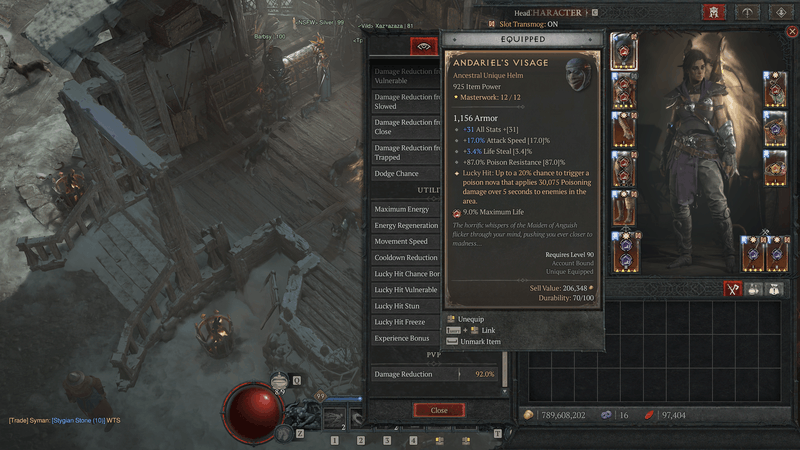Switch to the consumables inventory tab

755,288
